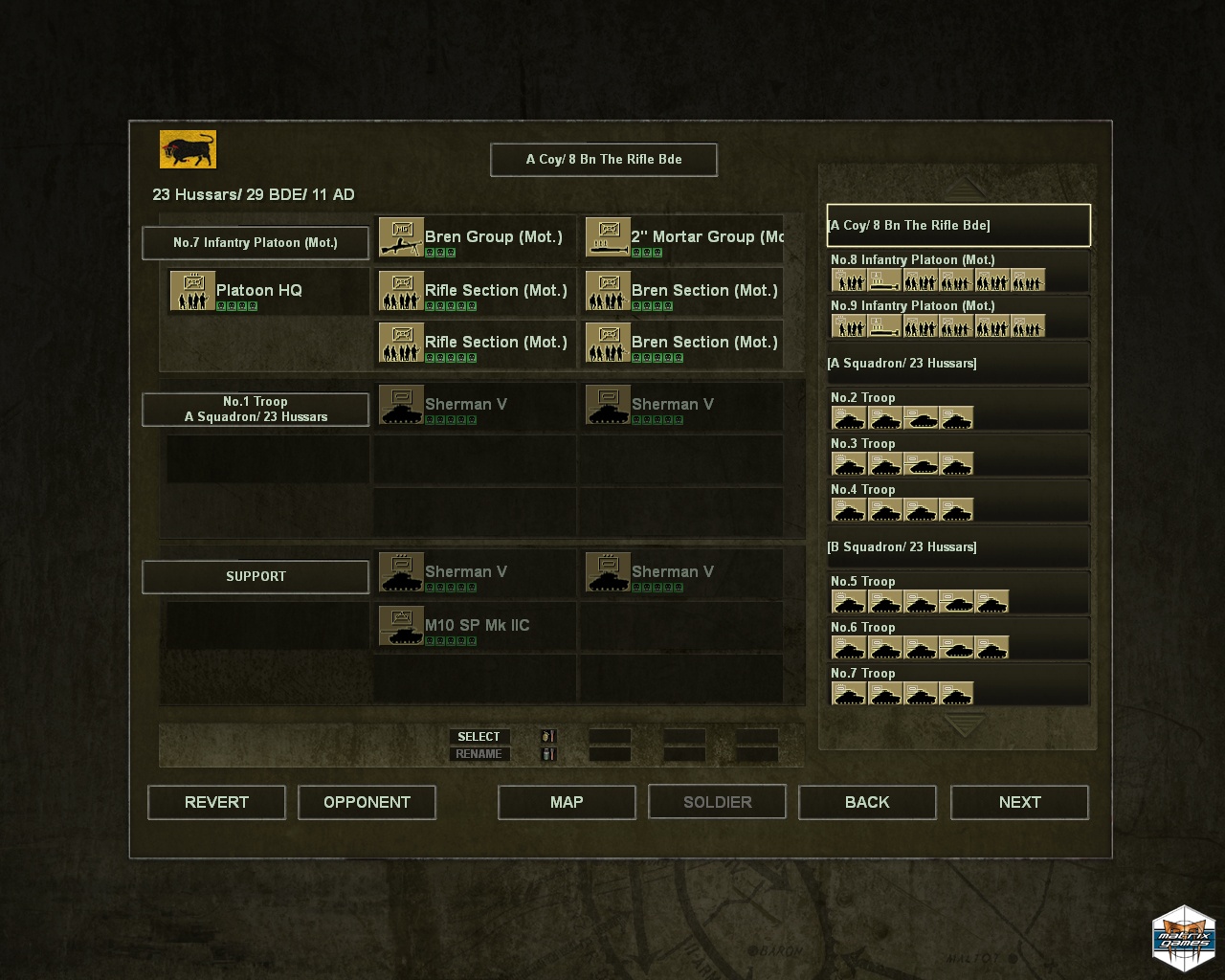The width and height of the screenshot is (1225, 980).
Task: Show the OPPONENT force
Action: point(367,802)
